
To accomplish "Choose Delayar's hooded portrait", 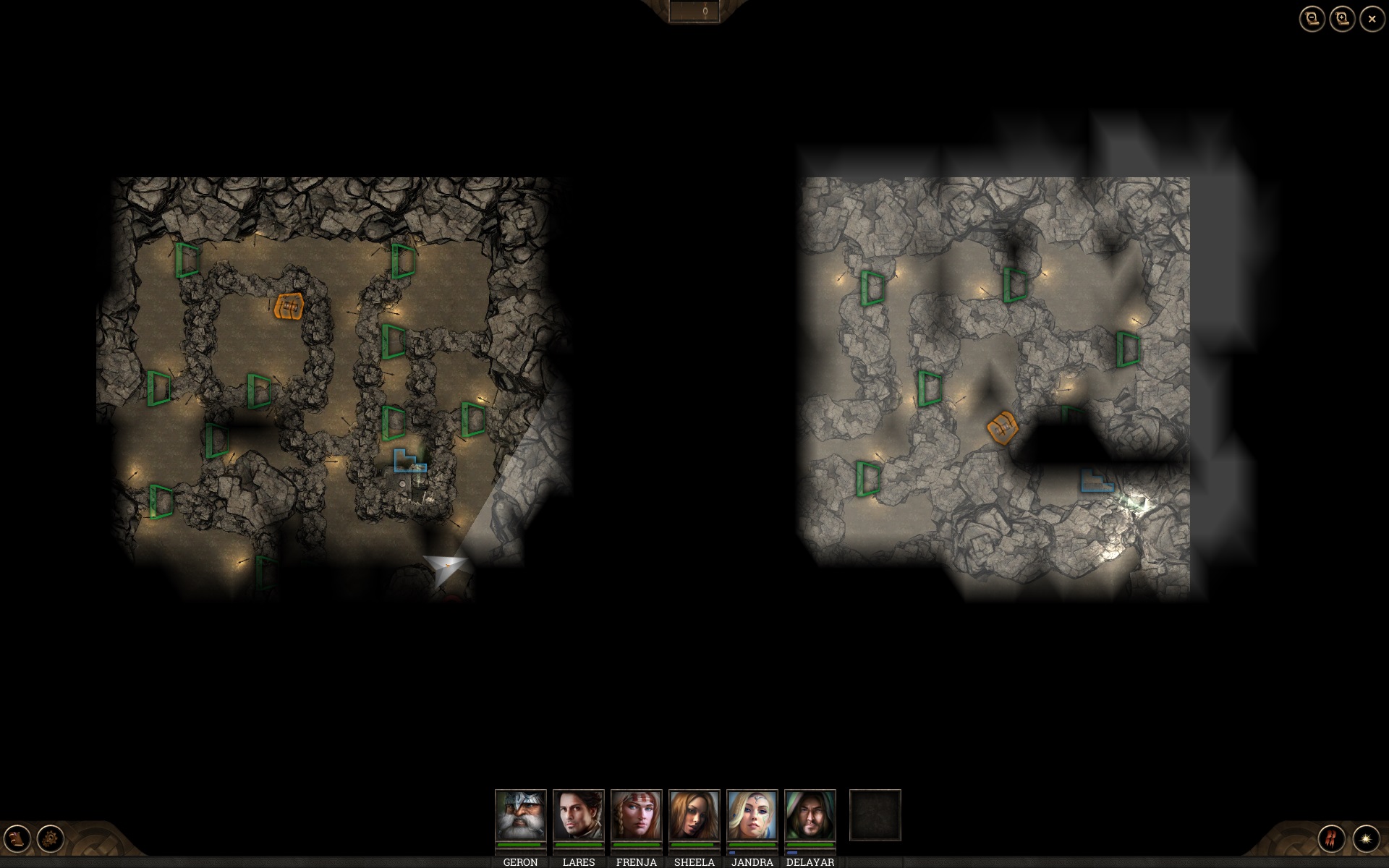I will coord(810,815).
